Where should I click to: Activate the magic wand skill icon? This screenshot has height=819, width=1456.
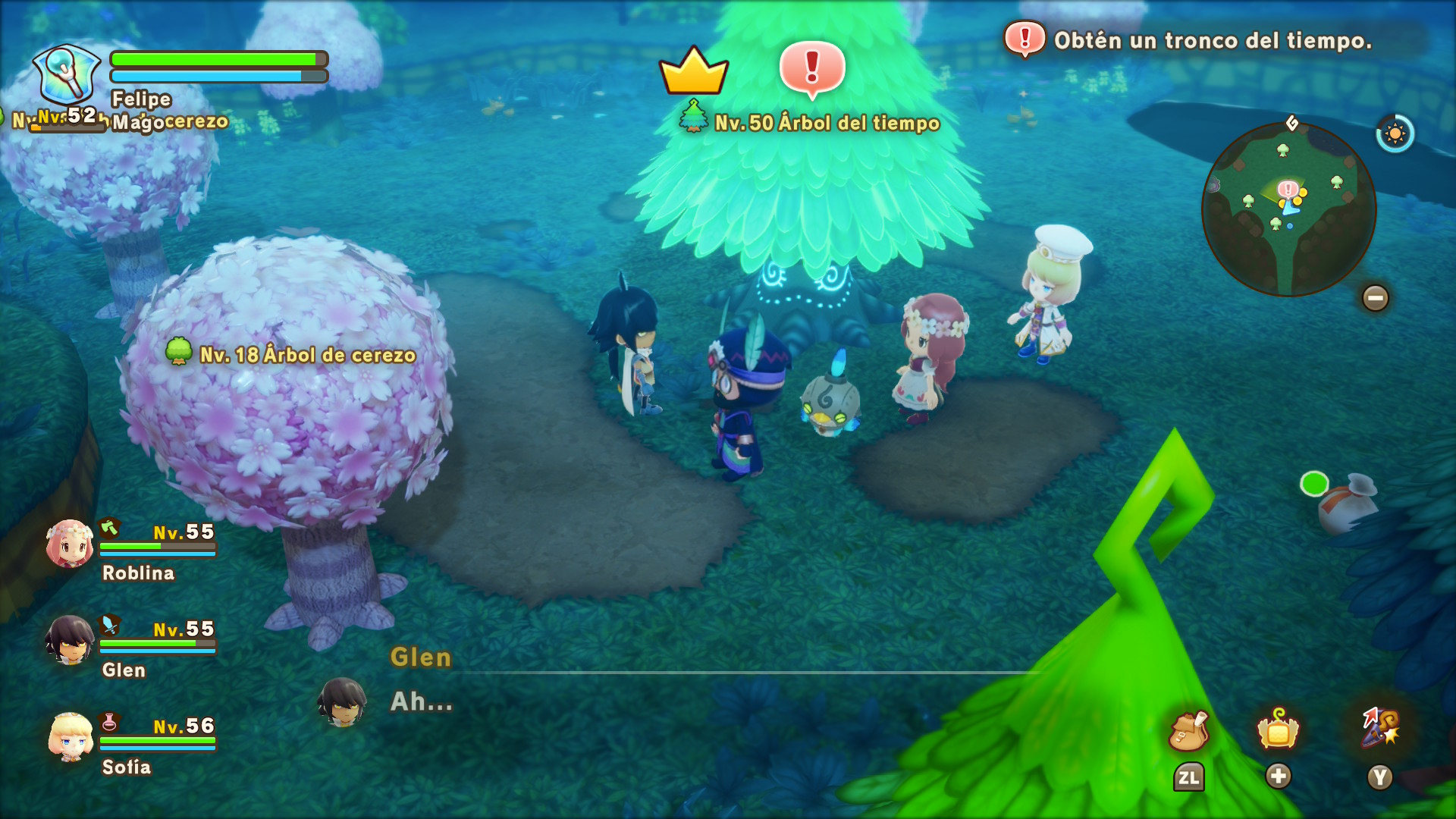pos(1380,728)
